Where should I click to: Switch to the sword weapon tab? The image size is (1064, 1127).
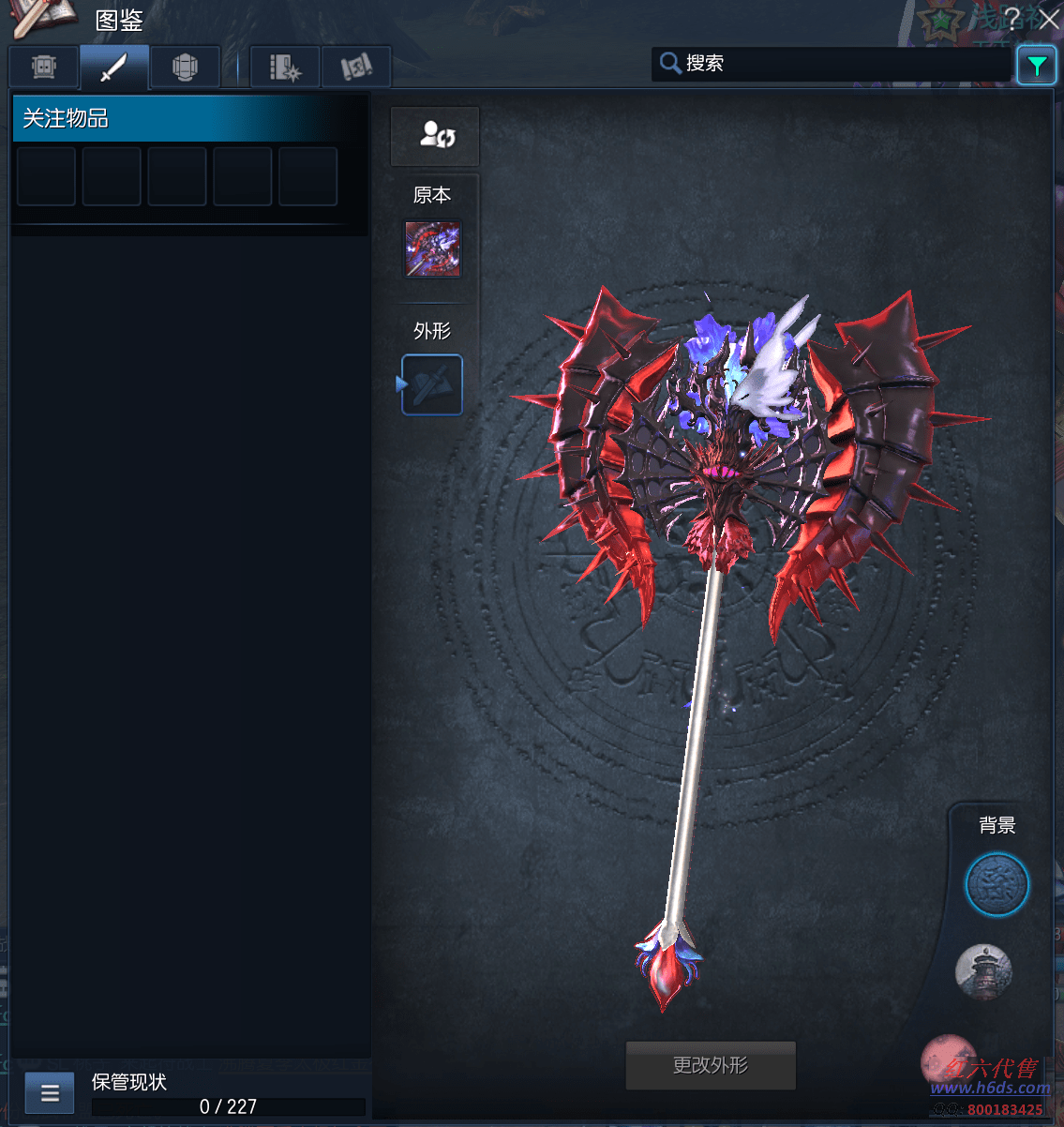point(114,68)
